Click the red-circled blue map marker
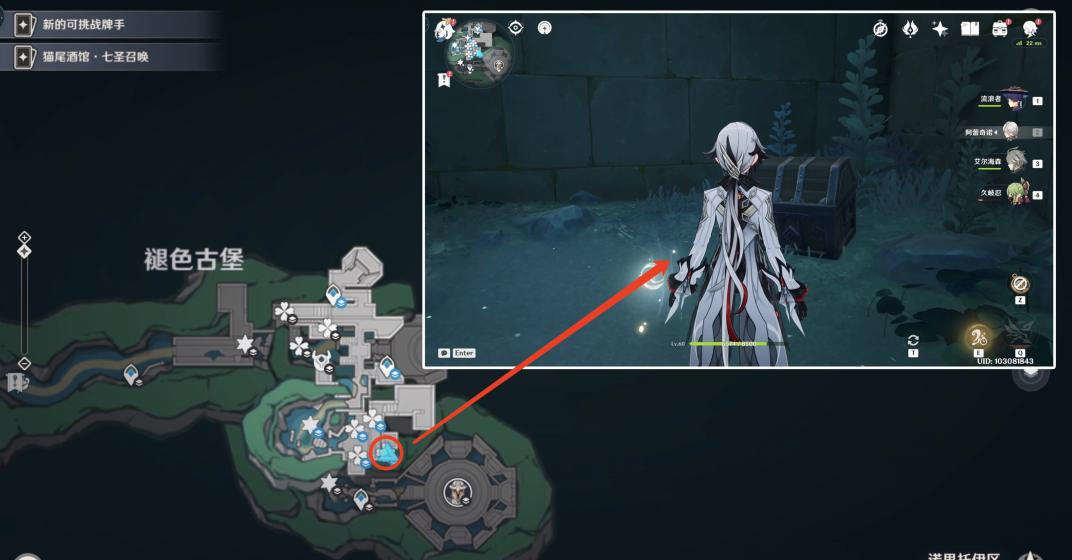This screenshot has width=1072, height=560. pos(385,452)
